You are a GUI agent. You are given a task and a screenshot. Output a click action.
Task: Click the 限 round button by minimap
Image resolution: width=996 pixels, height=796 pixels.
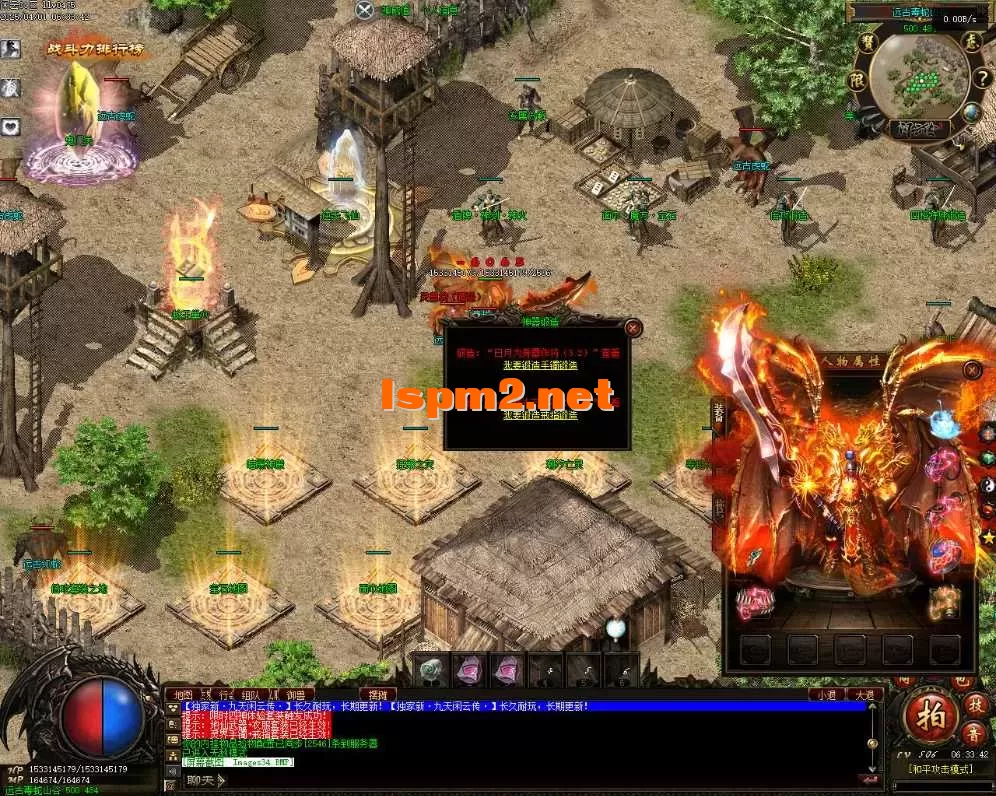click(x=857, y=79)
